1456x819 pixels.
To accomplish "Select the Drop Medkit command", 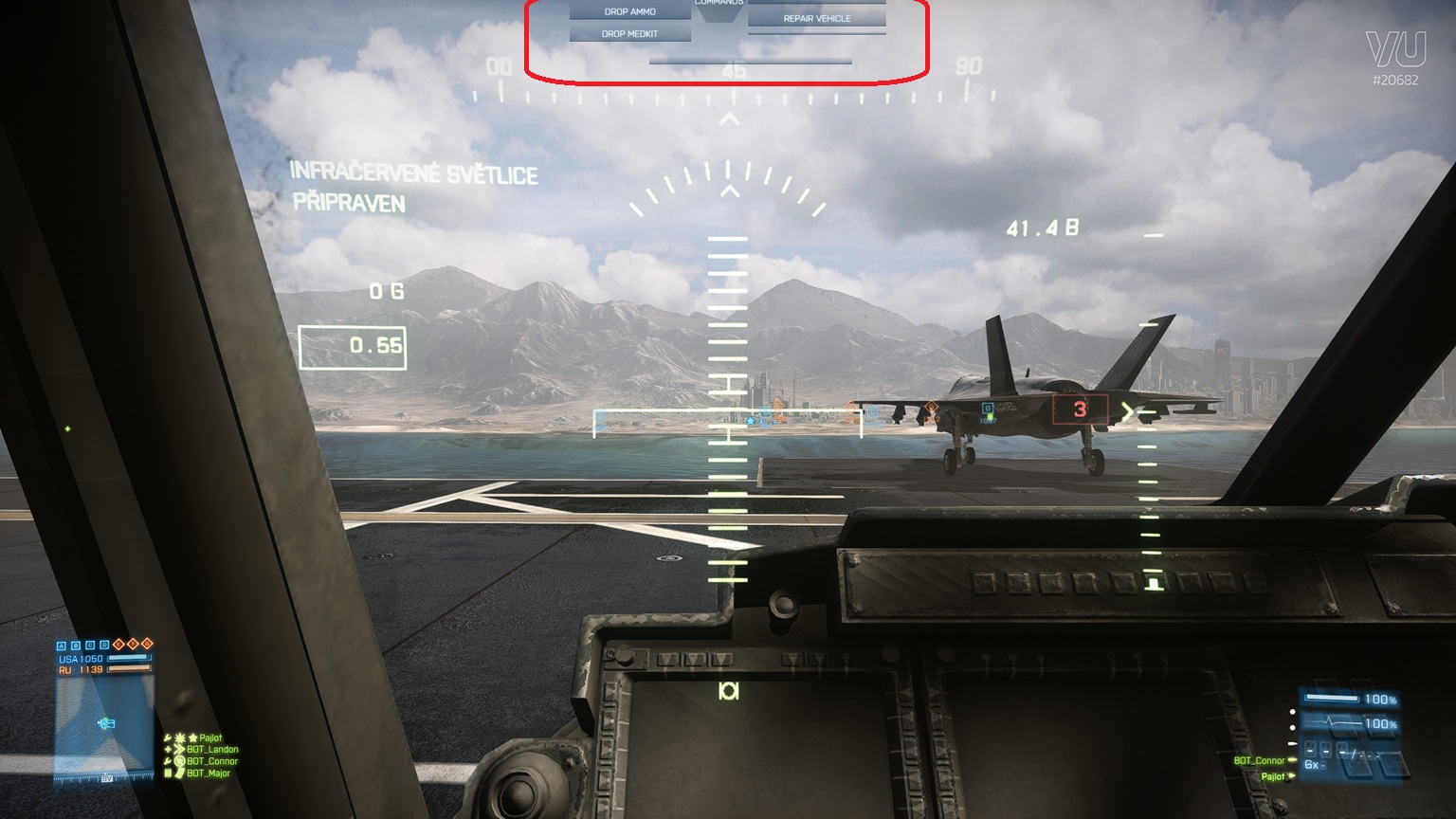I will pyautogui.click(x=629, y=34).
